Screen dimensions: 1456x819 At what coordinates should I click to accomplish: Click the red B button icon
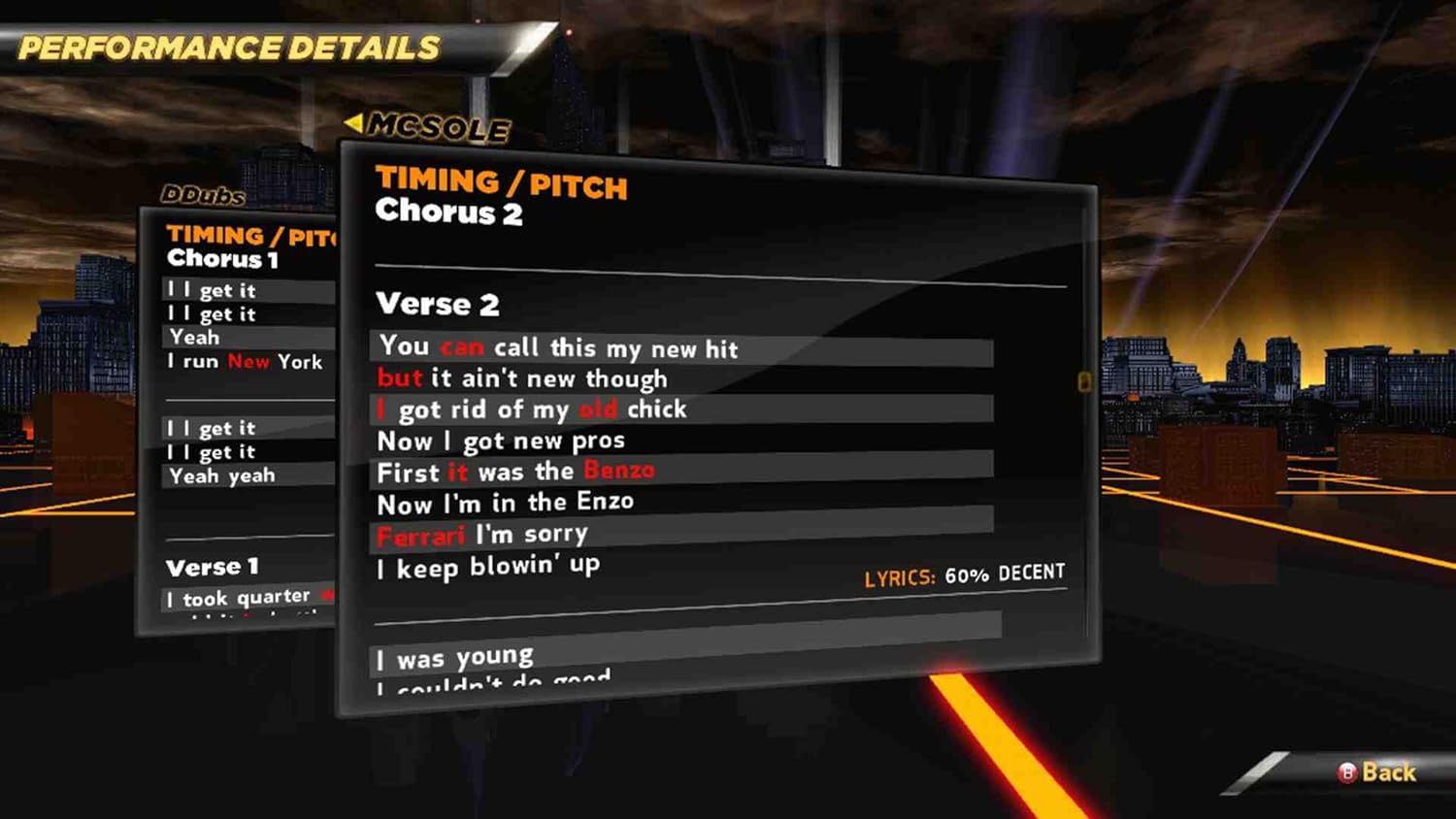tap(1345, 772)
